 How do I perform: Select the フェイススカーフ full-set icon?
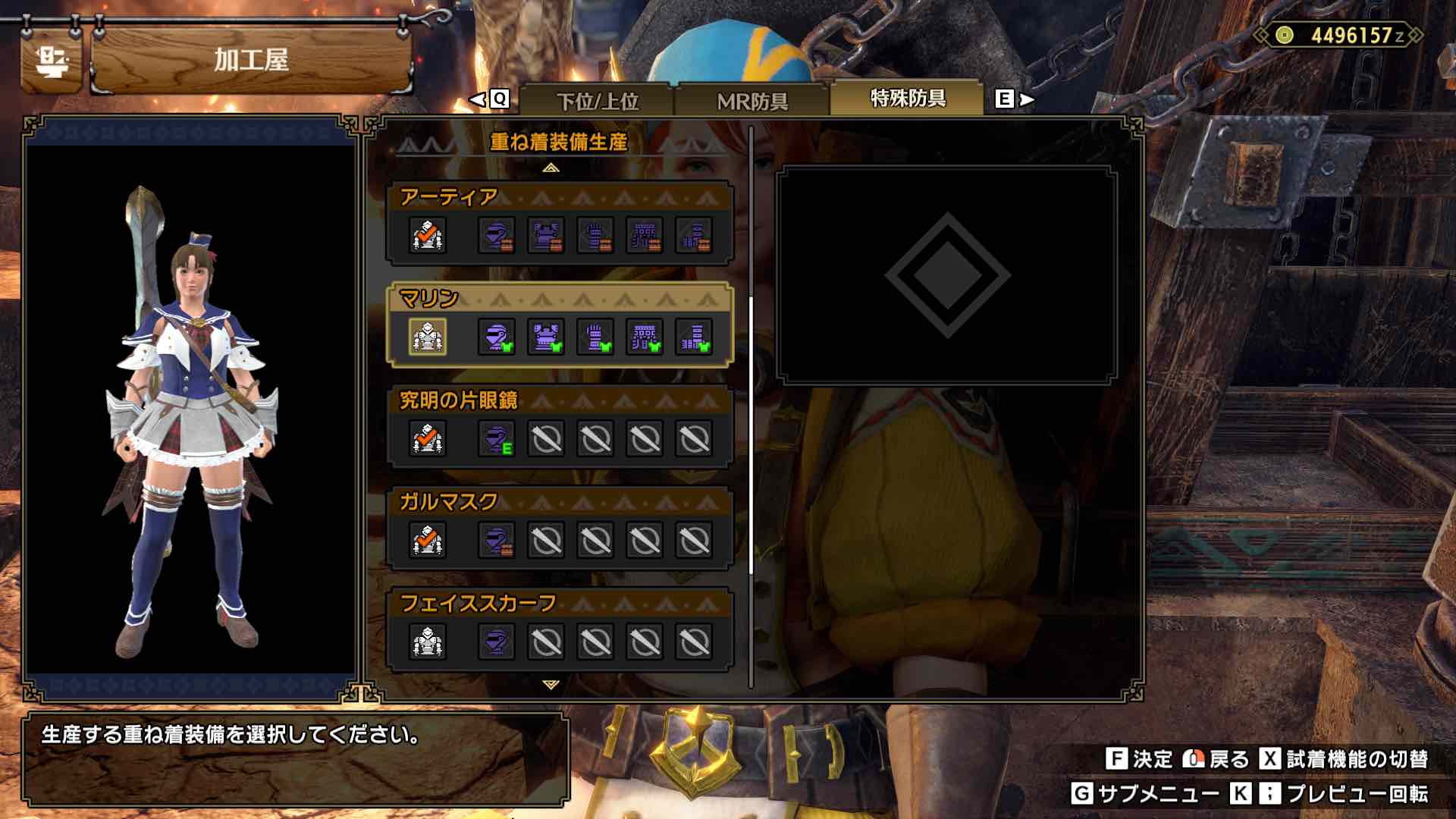point(427,643)
